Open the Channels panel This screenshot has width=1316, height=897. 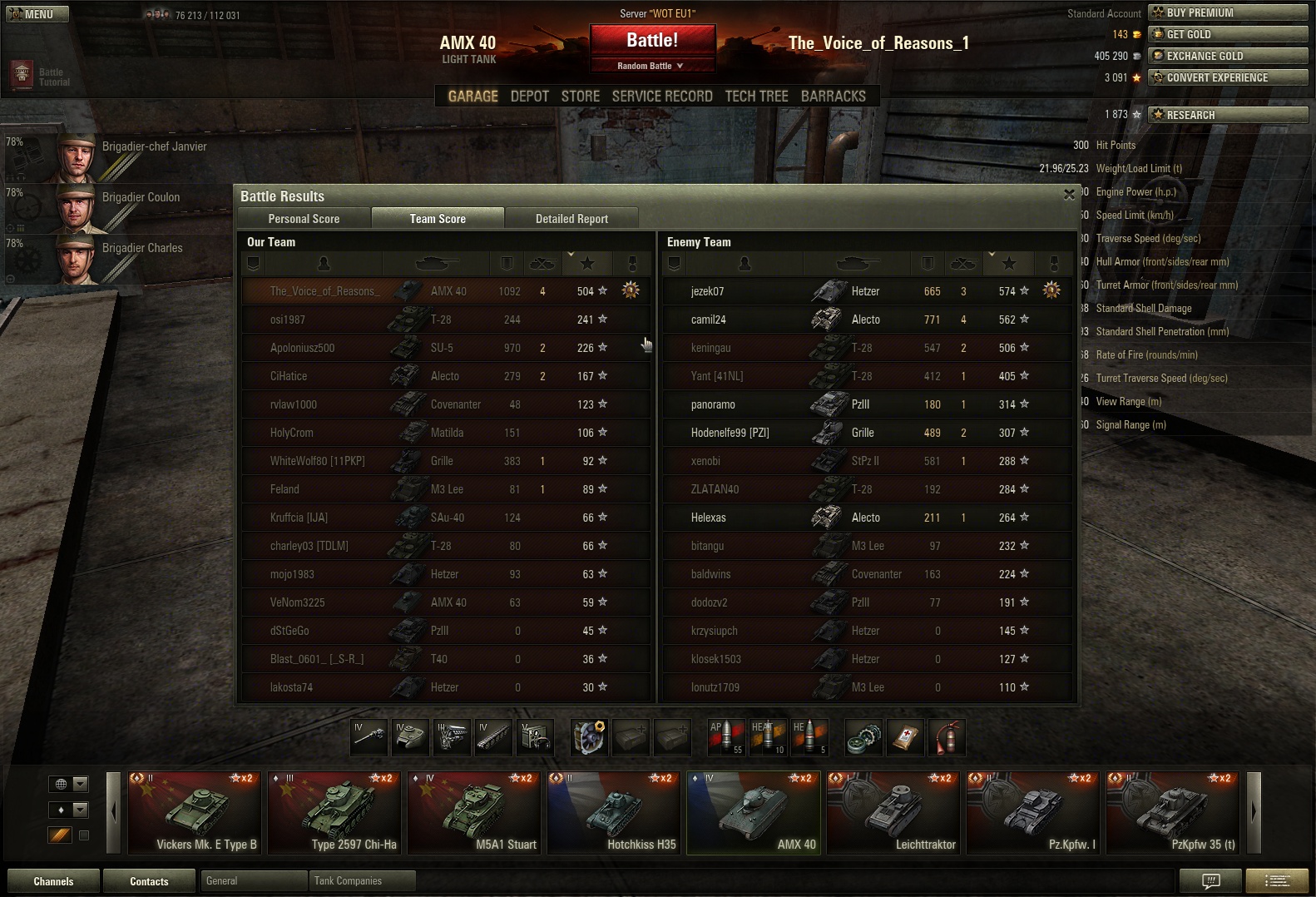pyautogui.click(x=53, y=881)
